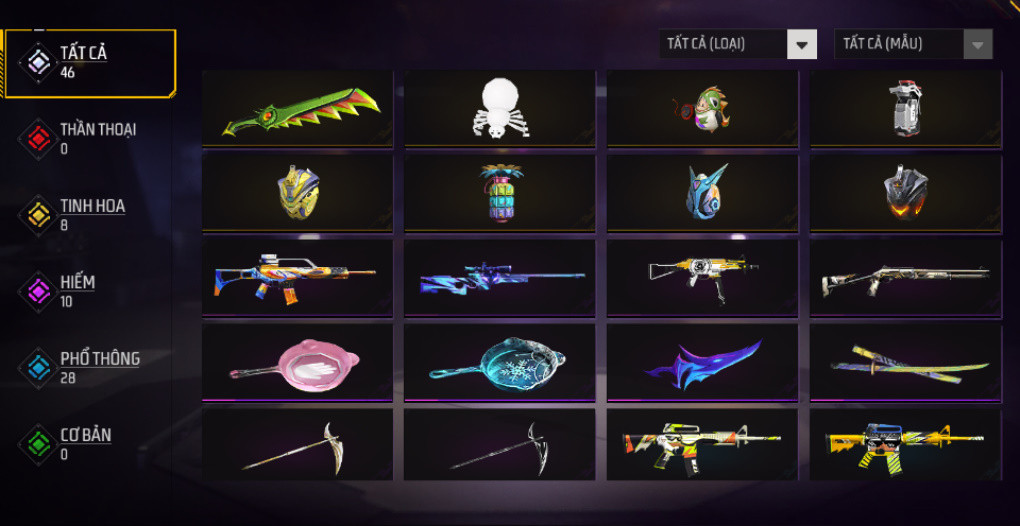Select the purple curved blade skin
Screen dimensions: 1020x526
point(702,362)
